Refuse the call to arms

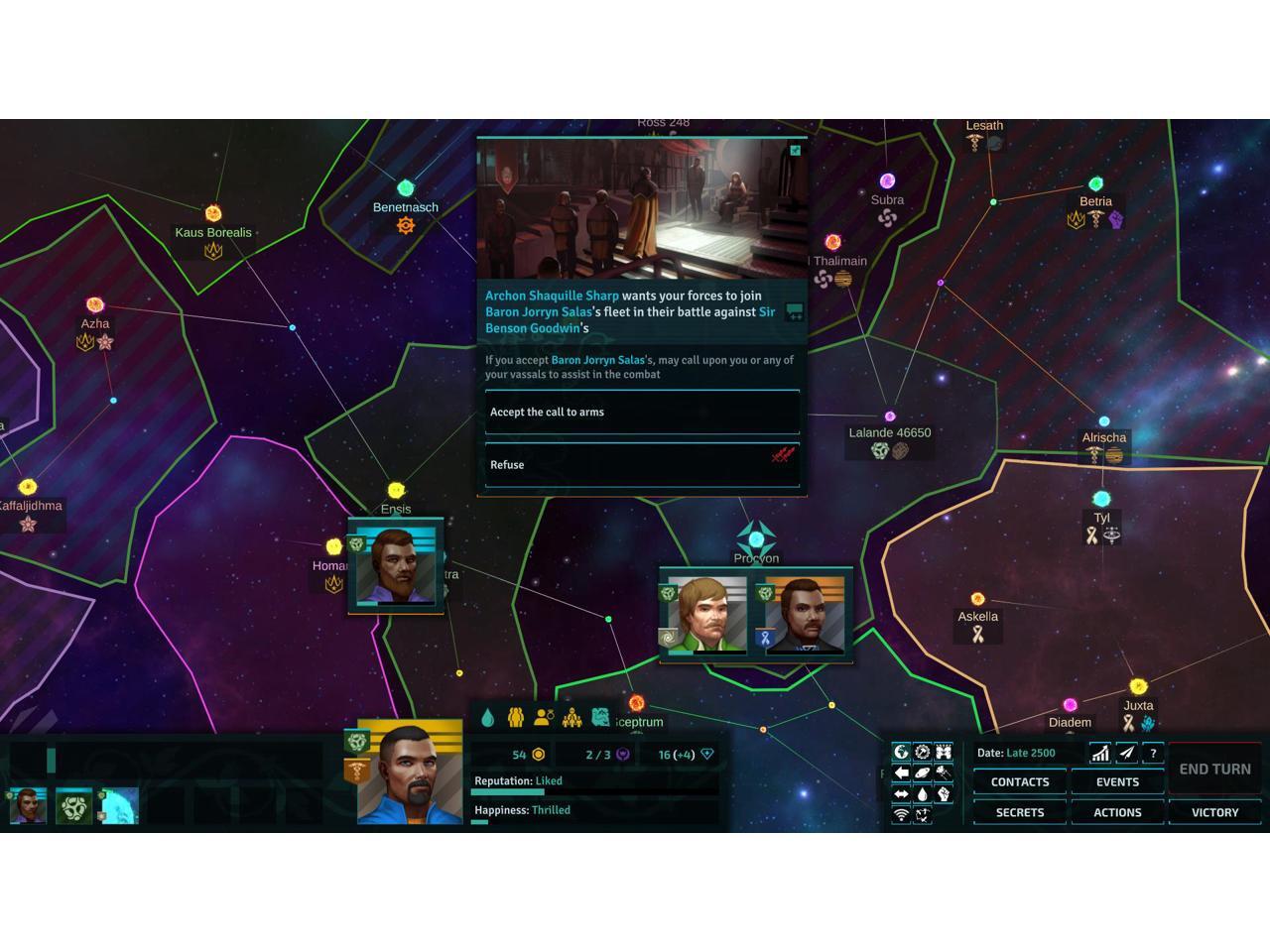642,465
